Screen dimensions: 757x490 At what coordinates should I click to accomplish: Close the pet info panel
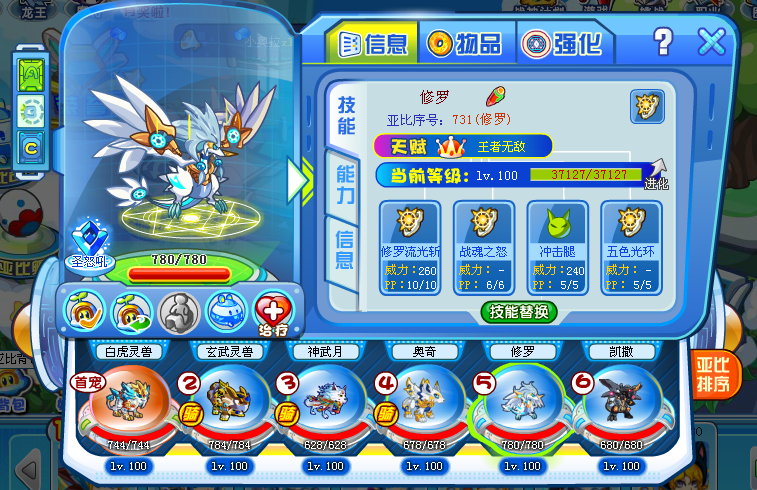pos(711,42)
